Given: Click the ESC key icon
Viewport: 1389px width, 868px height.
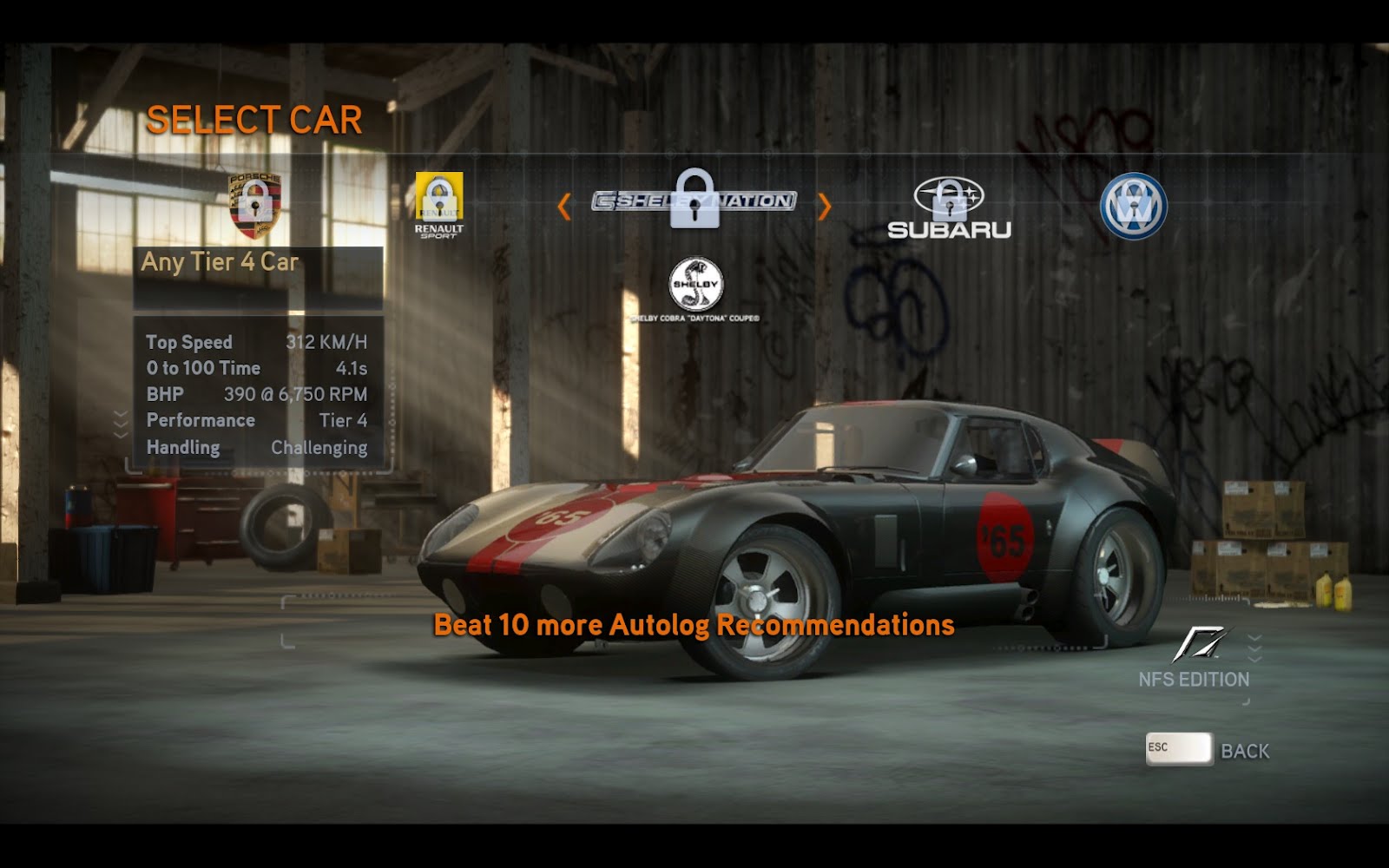Looking at the screenshot, I should click(x=1176, y=749).
